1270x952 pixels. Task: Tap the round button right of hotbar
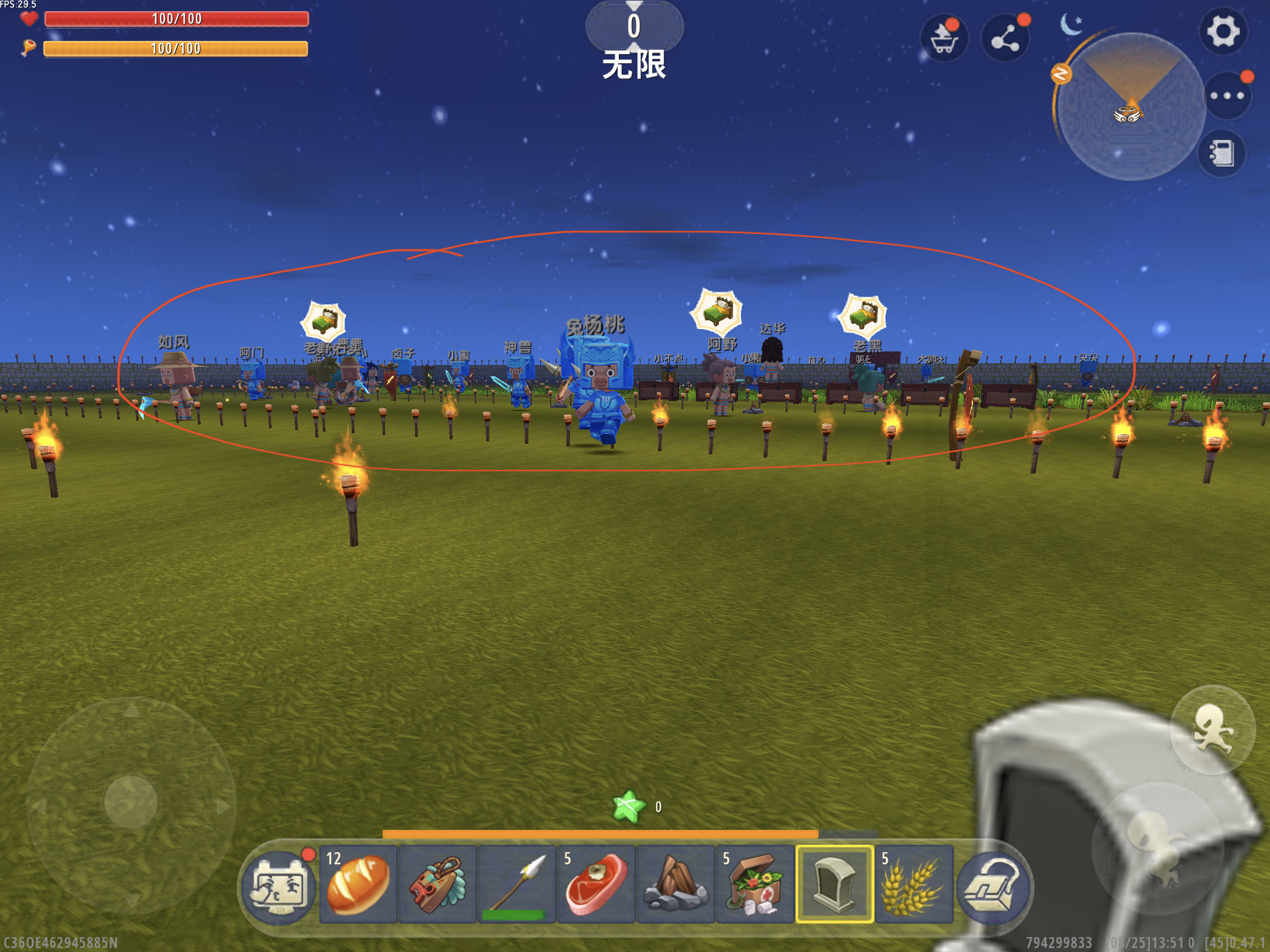point(993,886)
